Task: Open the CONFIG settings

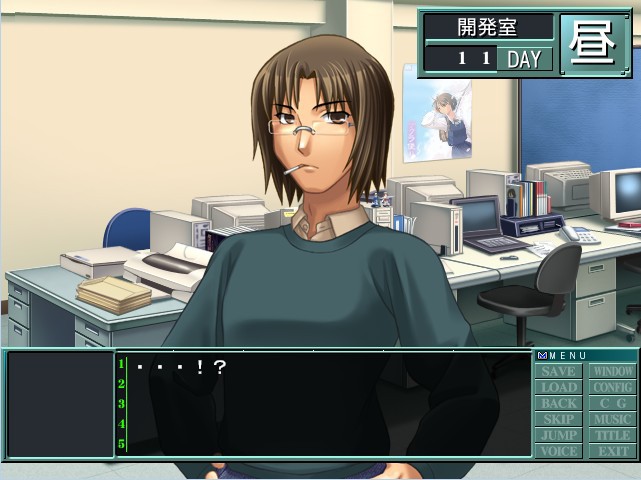Action: click(x=612, y=387)
